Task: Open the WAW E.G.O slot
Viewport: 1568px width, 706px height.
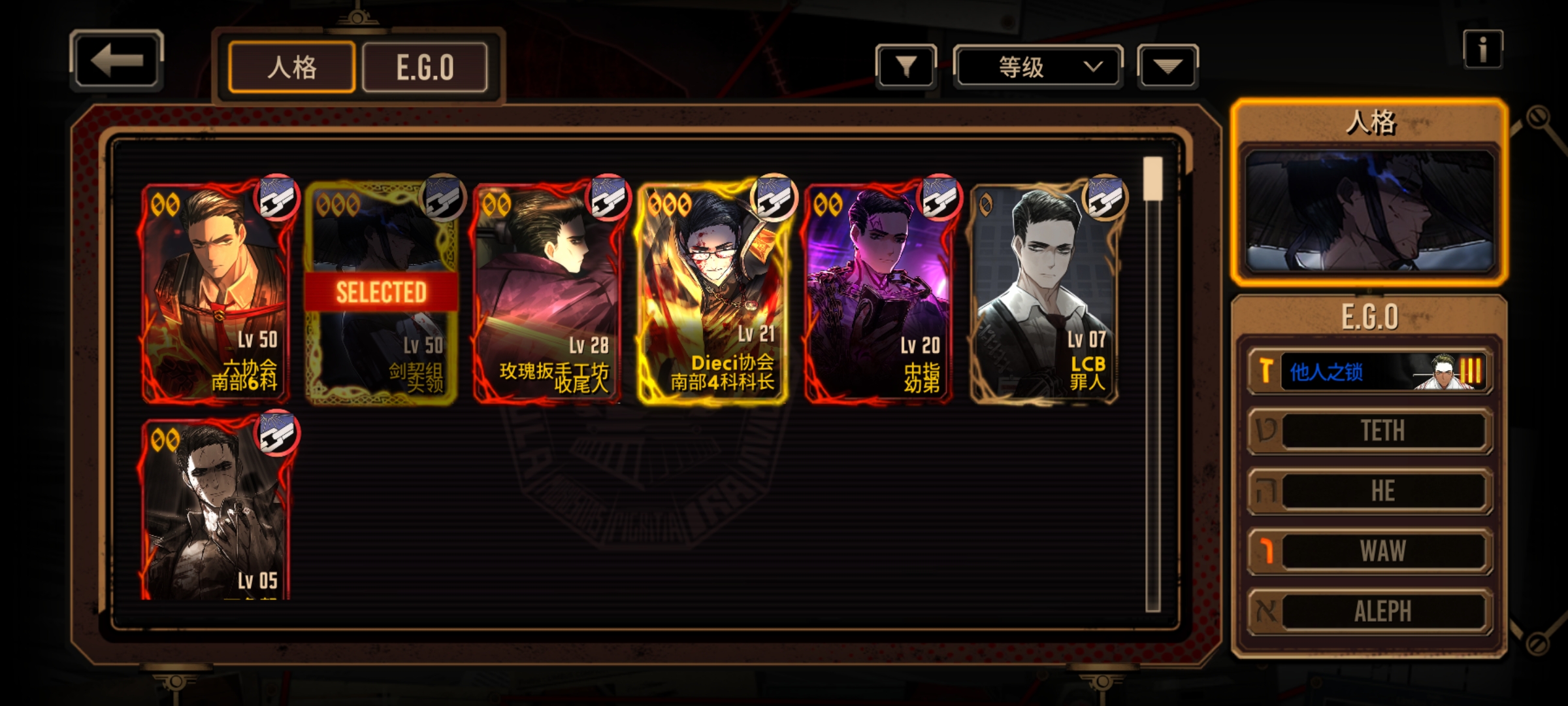Action: tap(1371, 551)
